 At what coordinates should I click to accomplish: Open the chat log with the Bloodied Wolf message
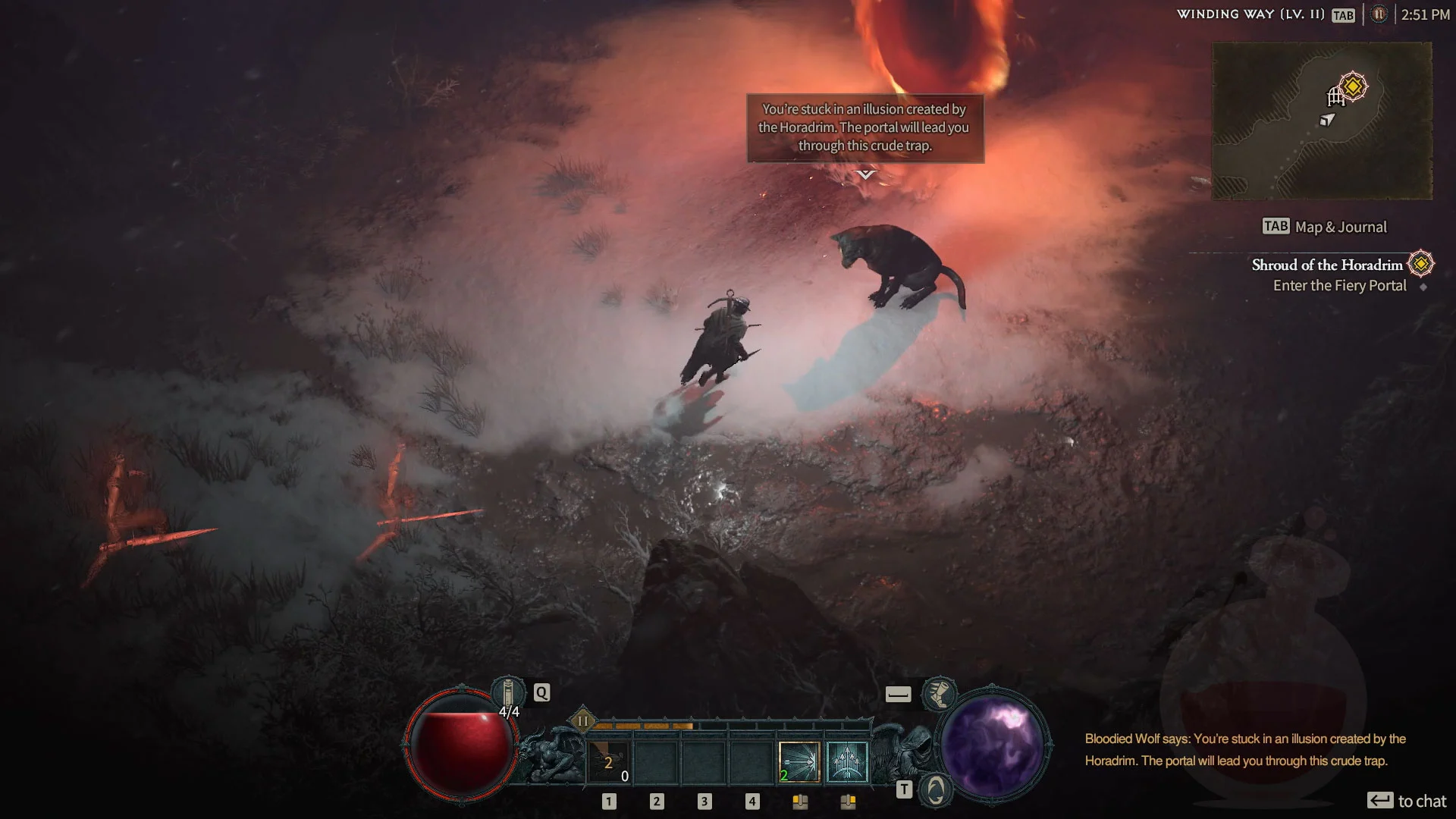tap(1245, 749)
